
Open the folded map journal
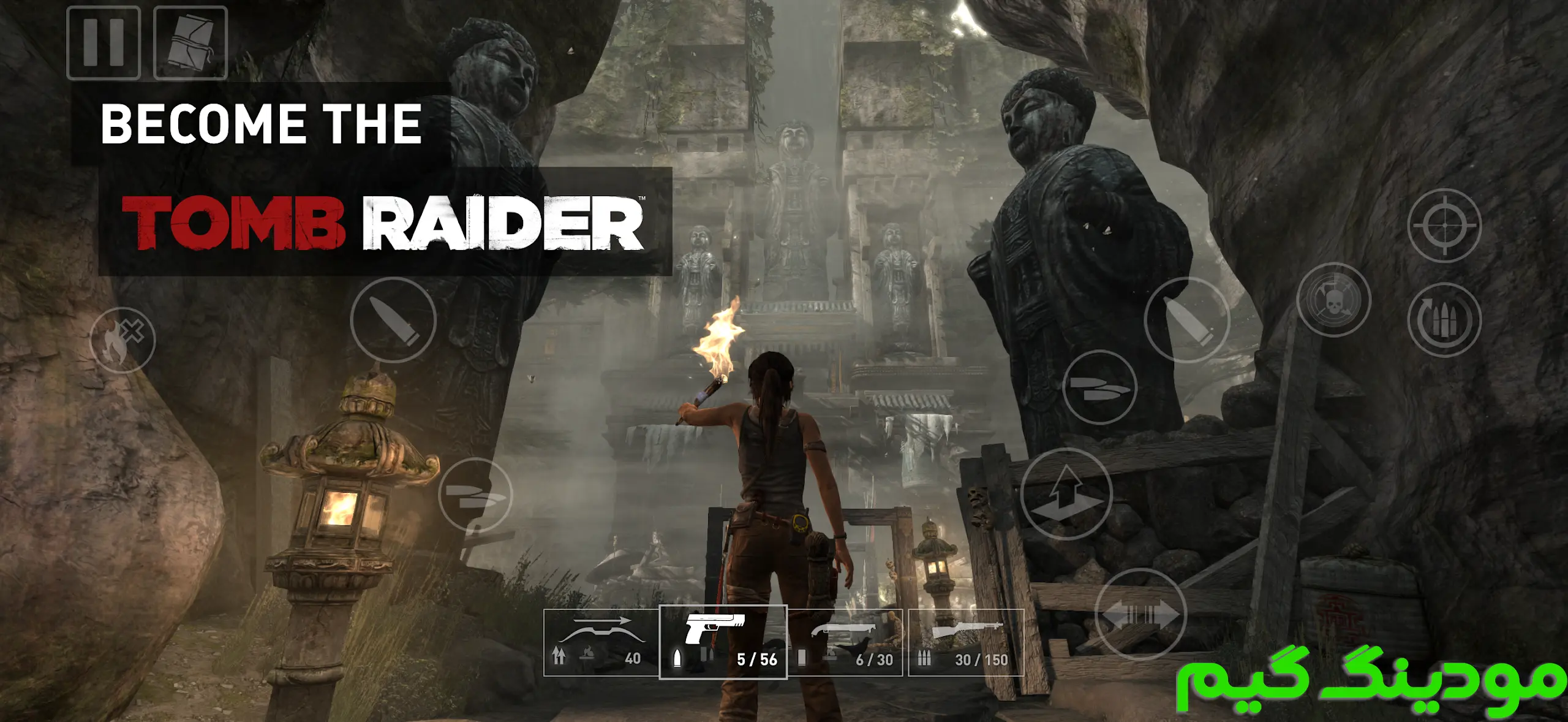pyautogui.click(x=190, y=43)
